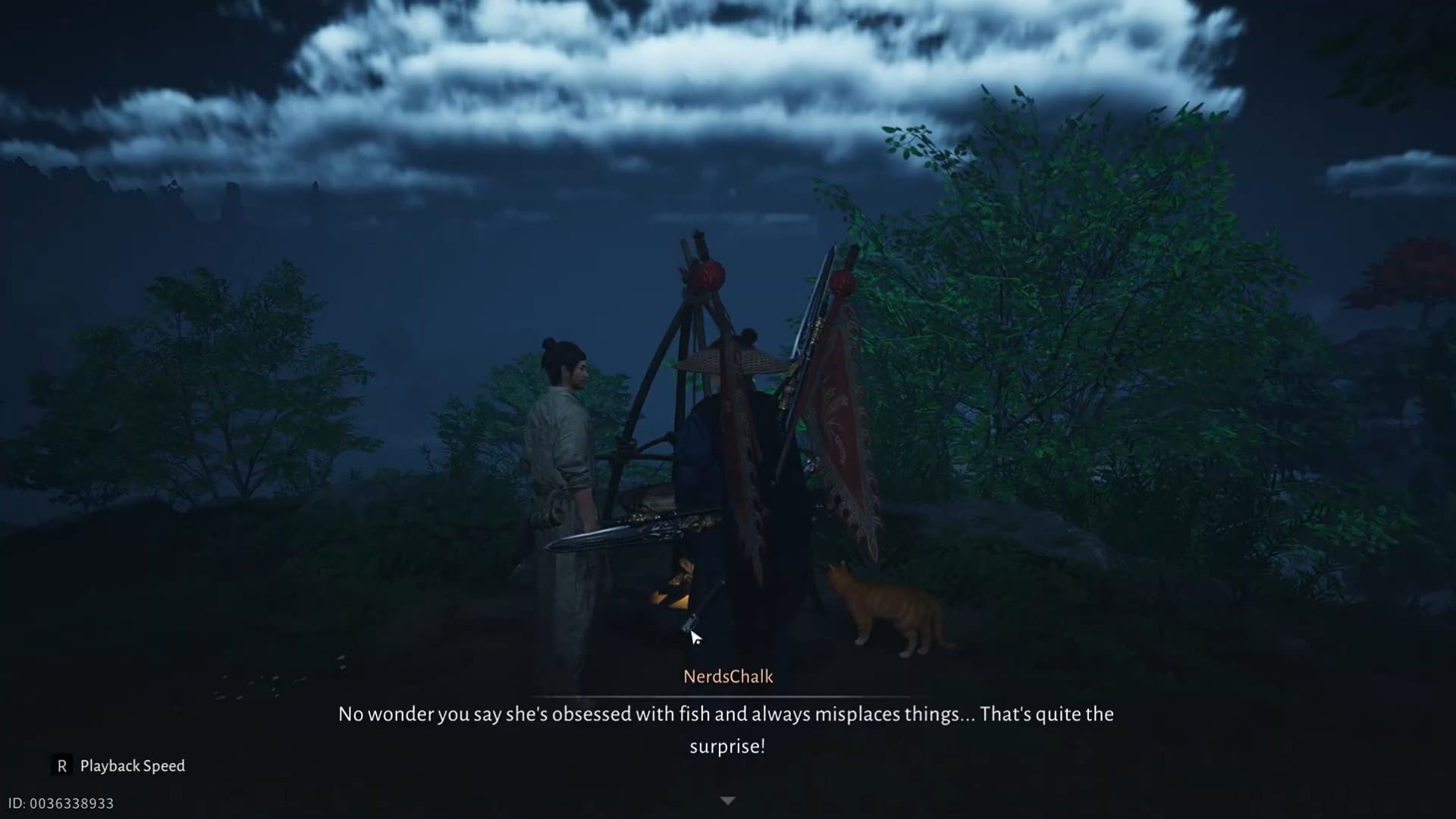Advance dialogue using the triangle indicator
Image resolution: width=1456 pixels, height=819 pixels.
(x=728, y=800)
